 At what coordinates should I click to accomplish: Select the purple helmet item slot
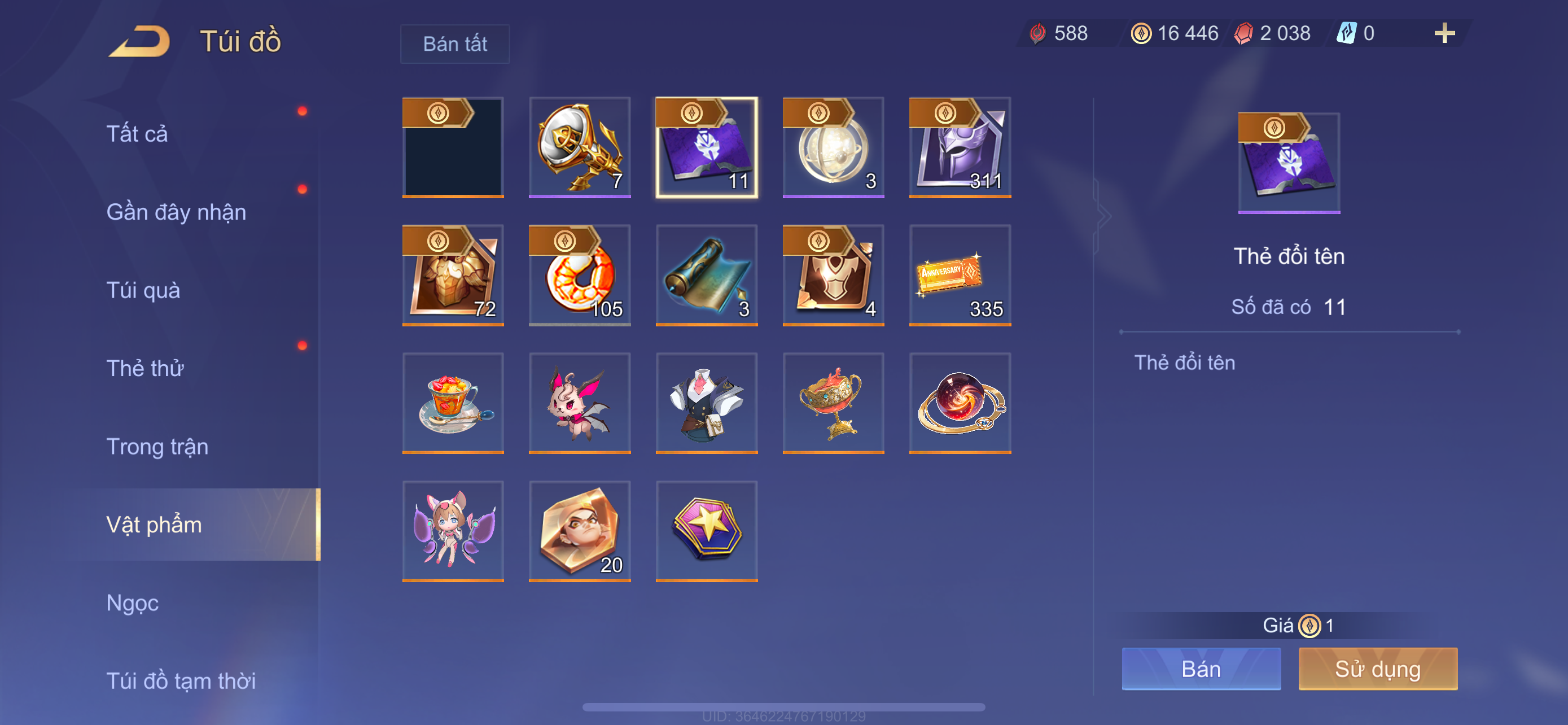tap(960, 147)
